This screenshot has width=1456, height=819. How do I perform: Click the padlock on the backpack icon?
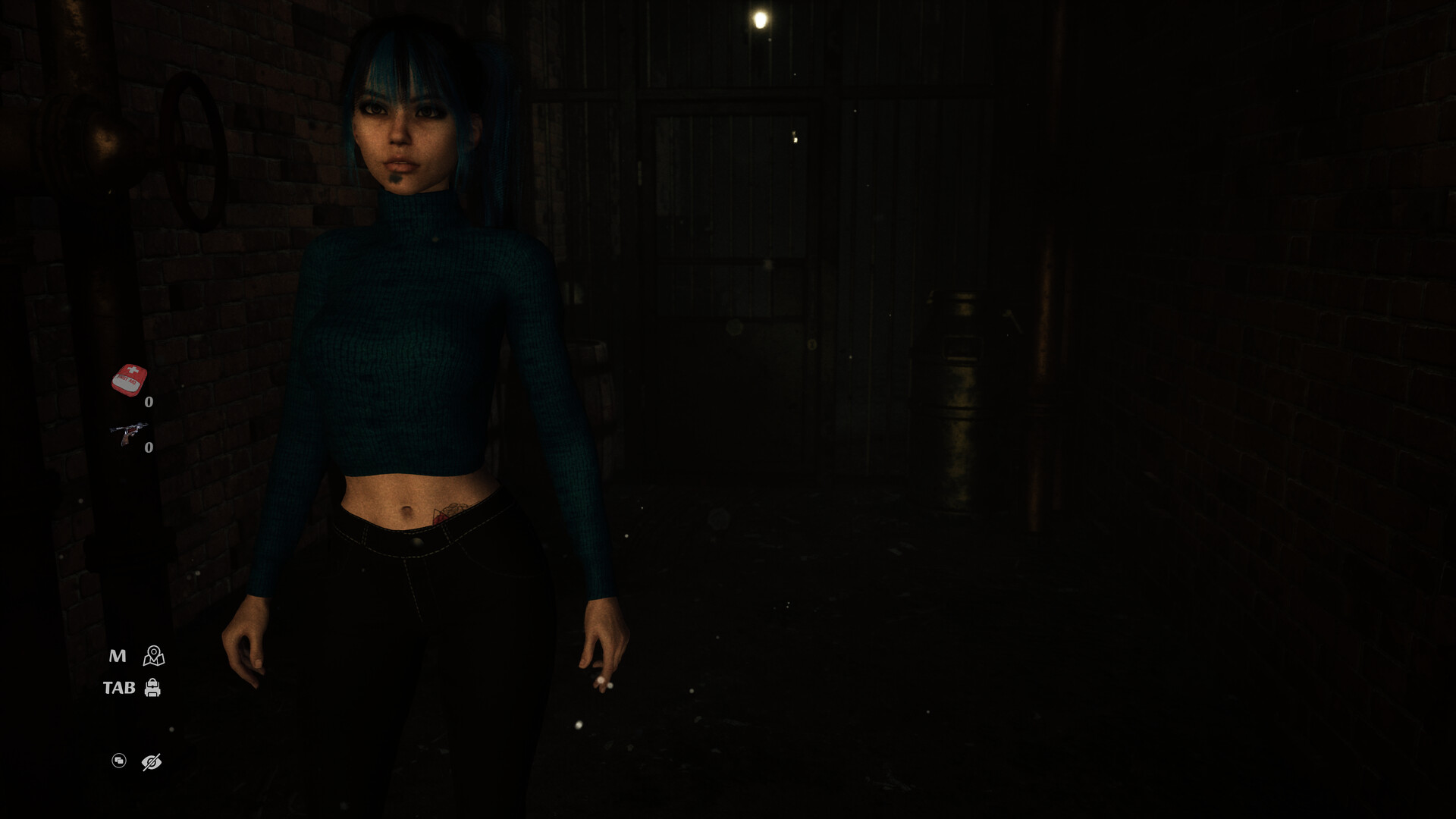(x=154, y=682)
